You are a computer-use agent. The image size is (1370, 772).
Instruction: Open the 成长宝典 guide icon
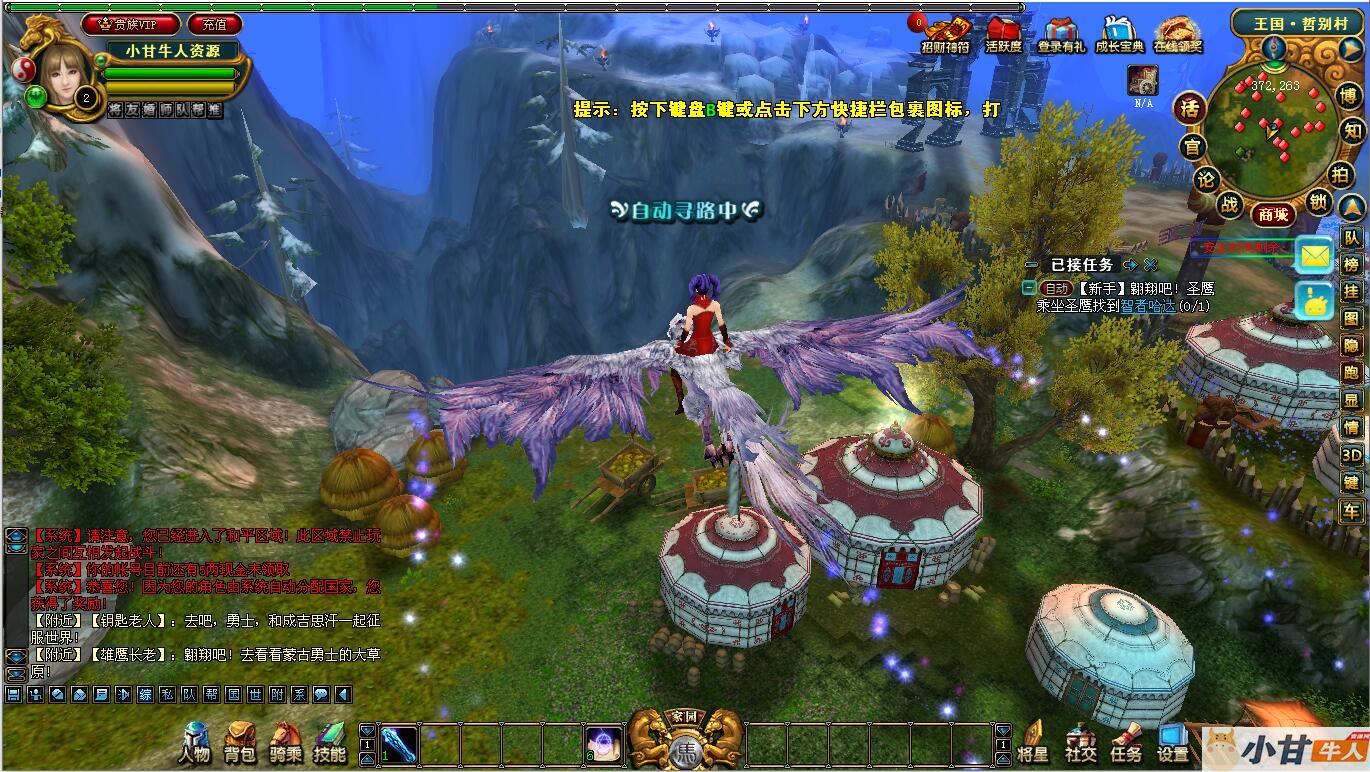coord(1119,34)
